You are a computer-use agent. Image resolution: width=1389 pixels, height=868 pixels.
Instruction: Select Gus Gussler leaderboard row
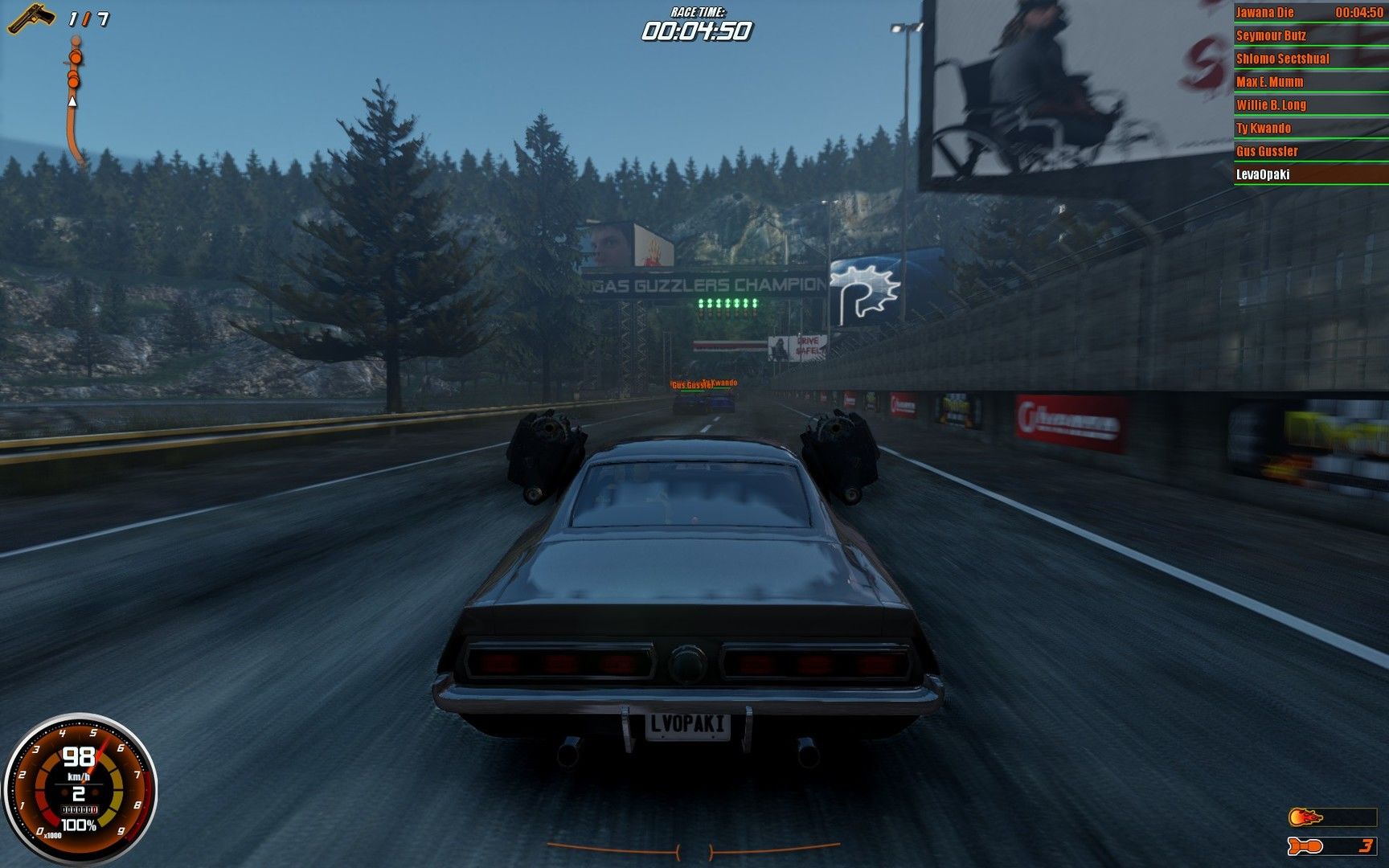(1310, 152)
